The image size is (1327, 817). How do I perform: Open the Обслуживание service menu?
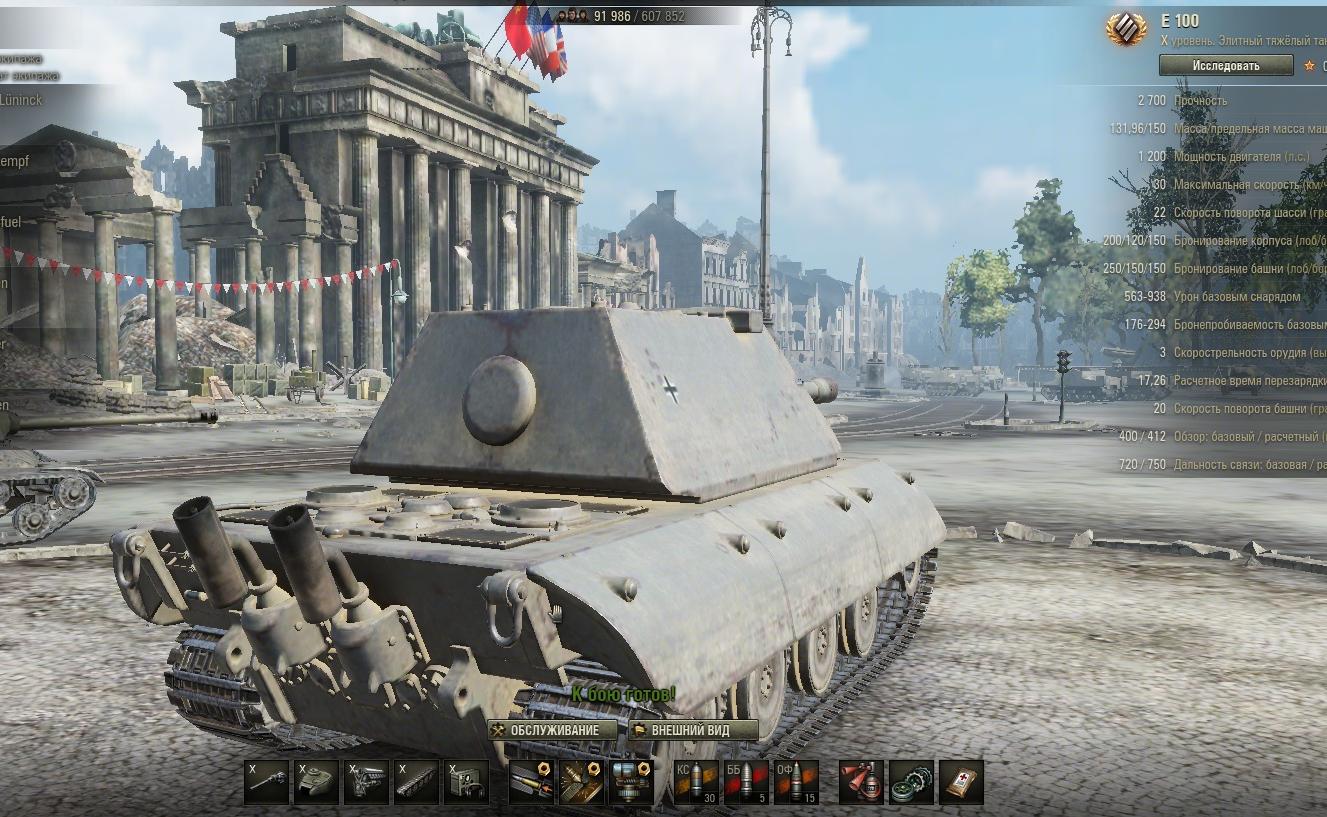[x=554, y=730]
